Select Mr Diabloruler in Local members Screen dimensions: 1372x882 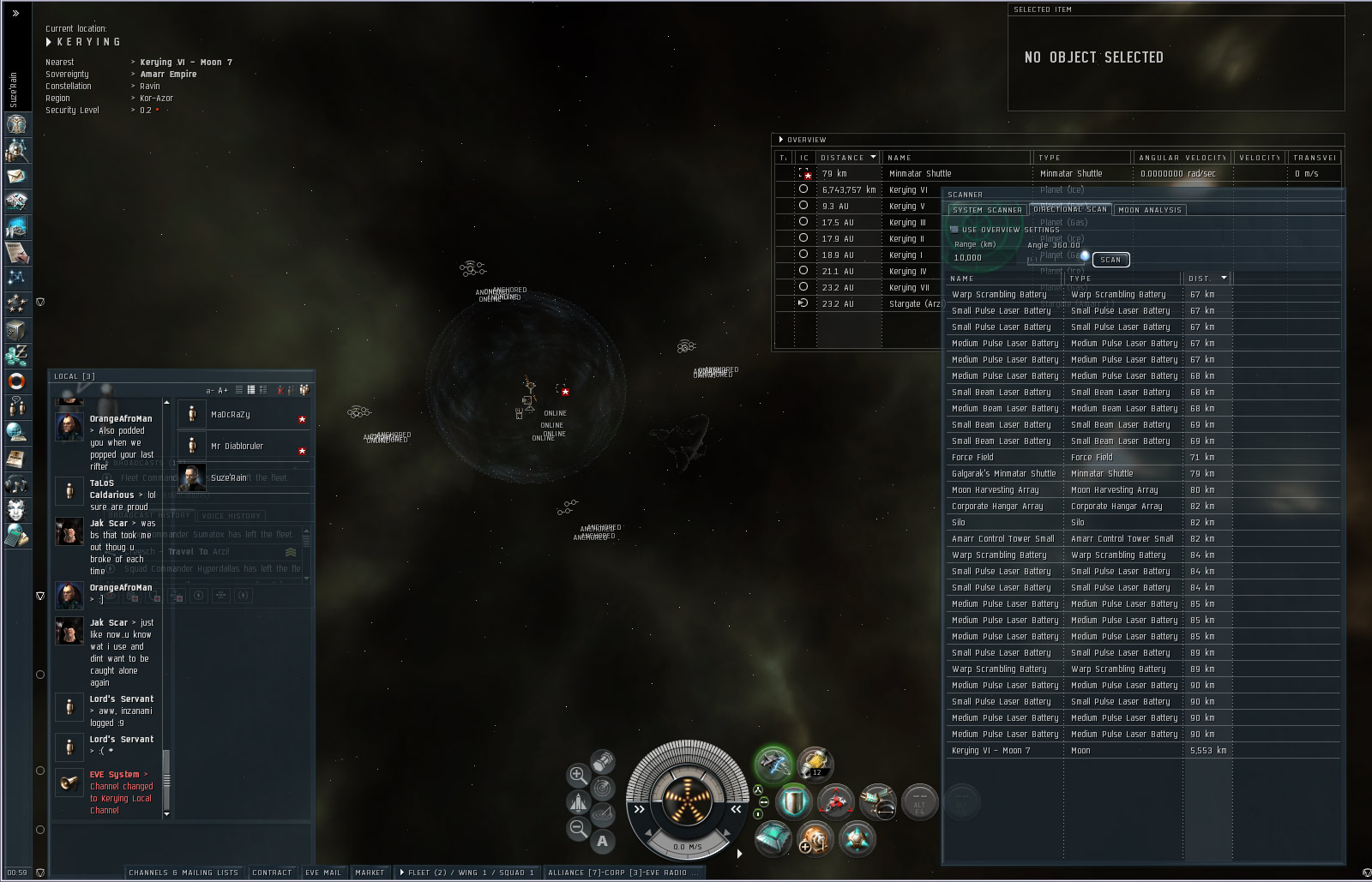point(237,447)
